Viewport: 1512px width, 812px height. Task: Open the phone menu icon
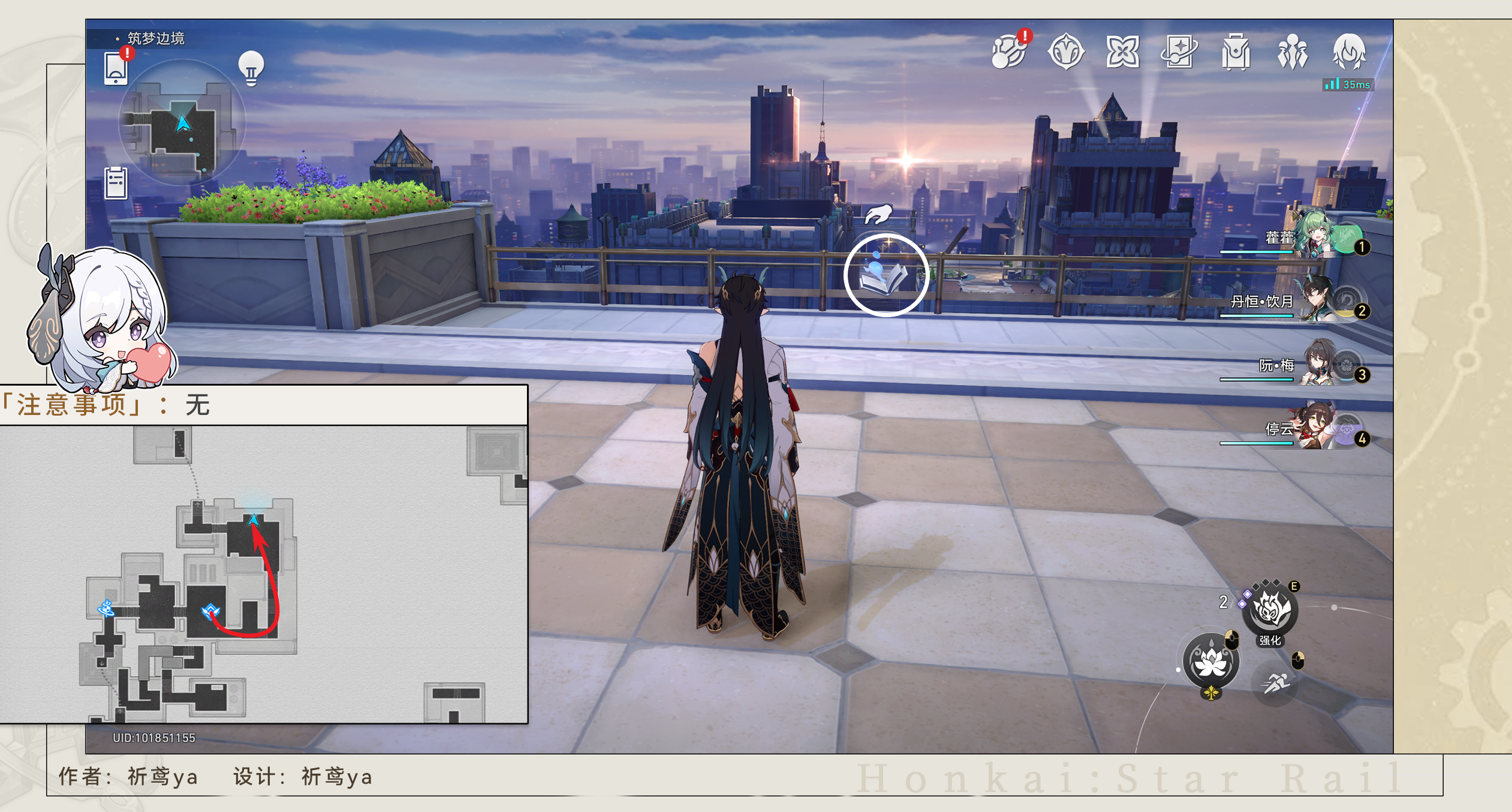click(116, 69)
